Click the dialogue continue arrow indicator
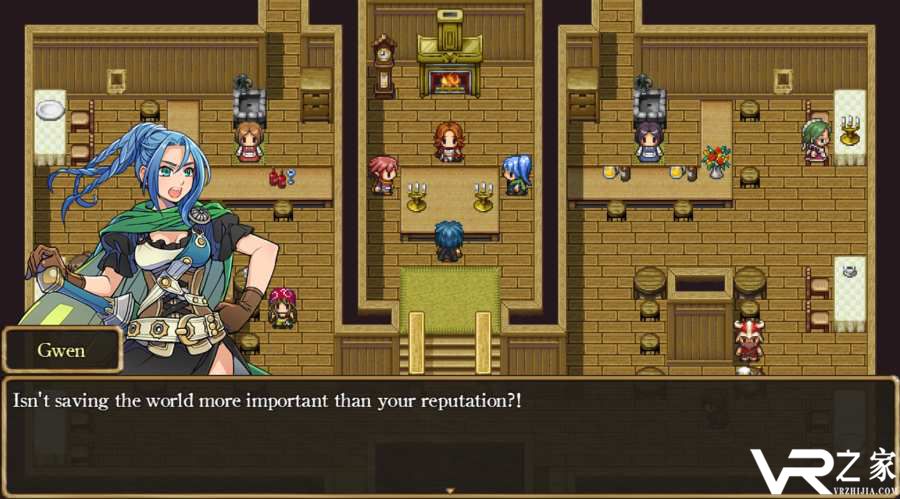 tap(450, 490)
